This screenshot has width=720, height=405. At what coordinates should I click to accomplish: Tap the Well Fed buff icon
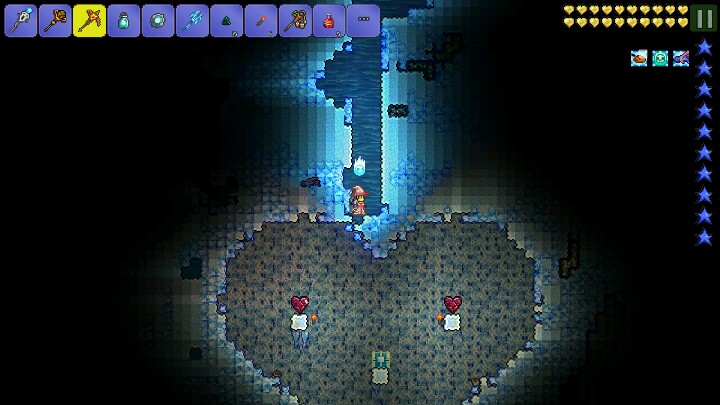639,58
